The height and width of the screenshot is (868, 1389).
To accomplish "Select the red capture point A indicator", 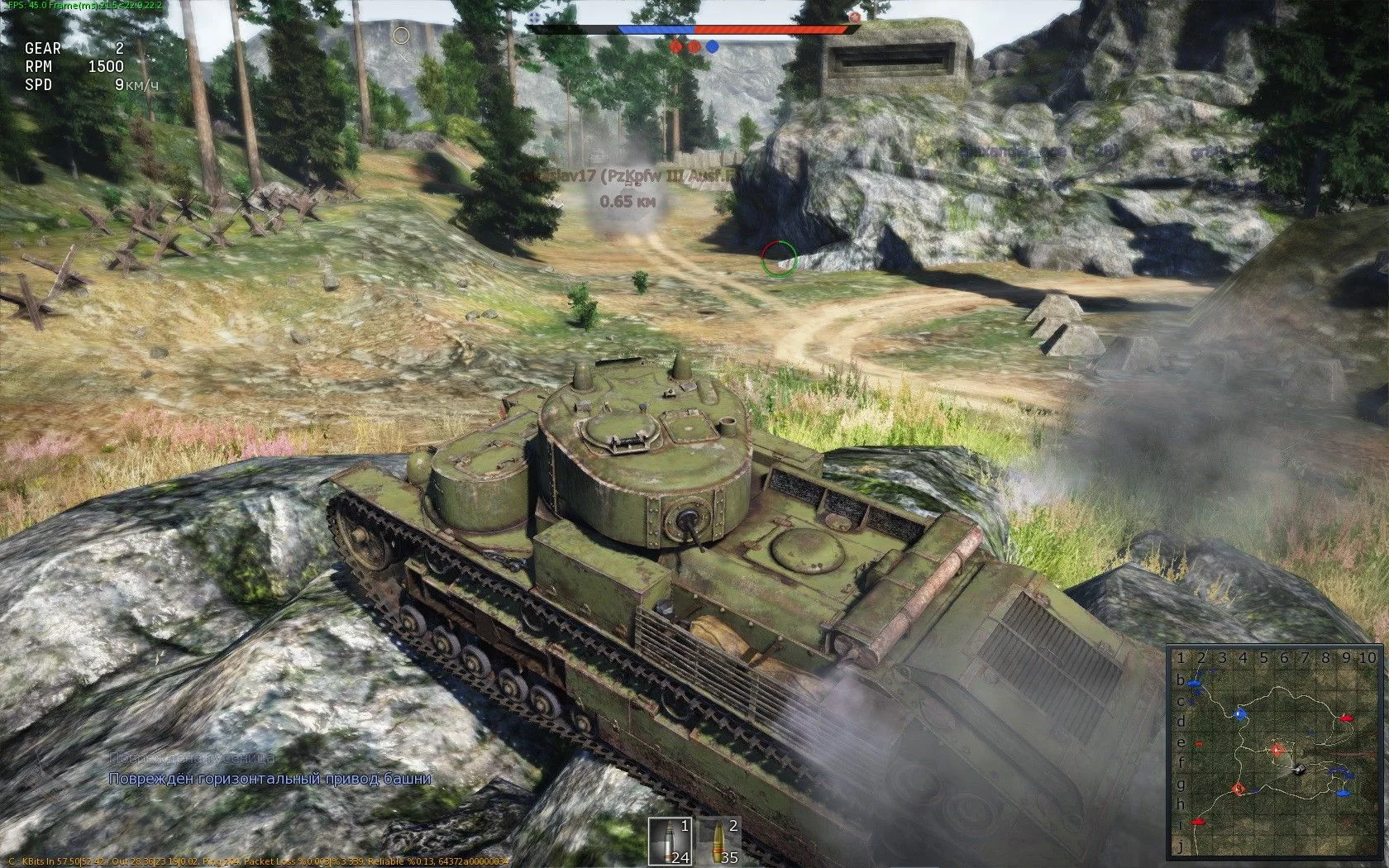I will click(676, 46).
